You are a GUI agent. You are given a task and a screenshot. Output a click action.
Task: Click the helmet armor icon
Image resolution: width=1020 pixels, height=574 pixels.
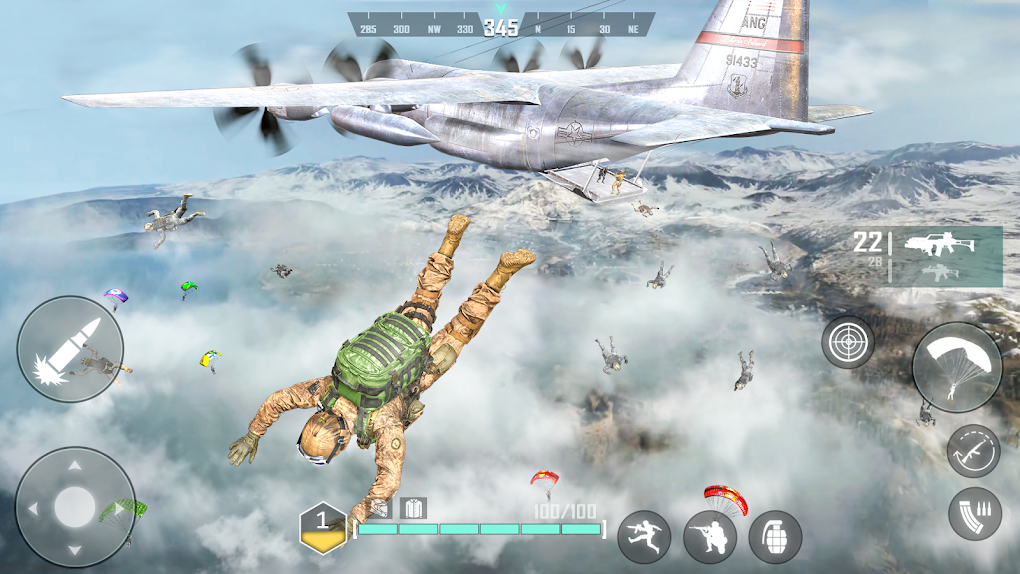[x=381, y=508]
